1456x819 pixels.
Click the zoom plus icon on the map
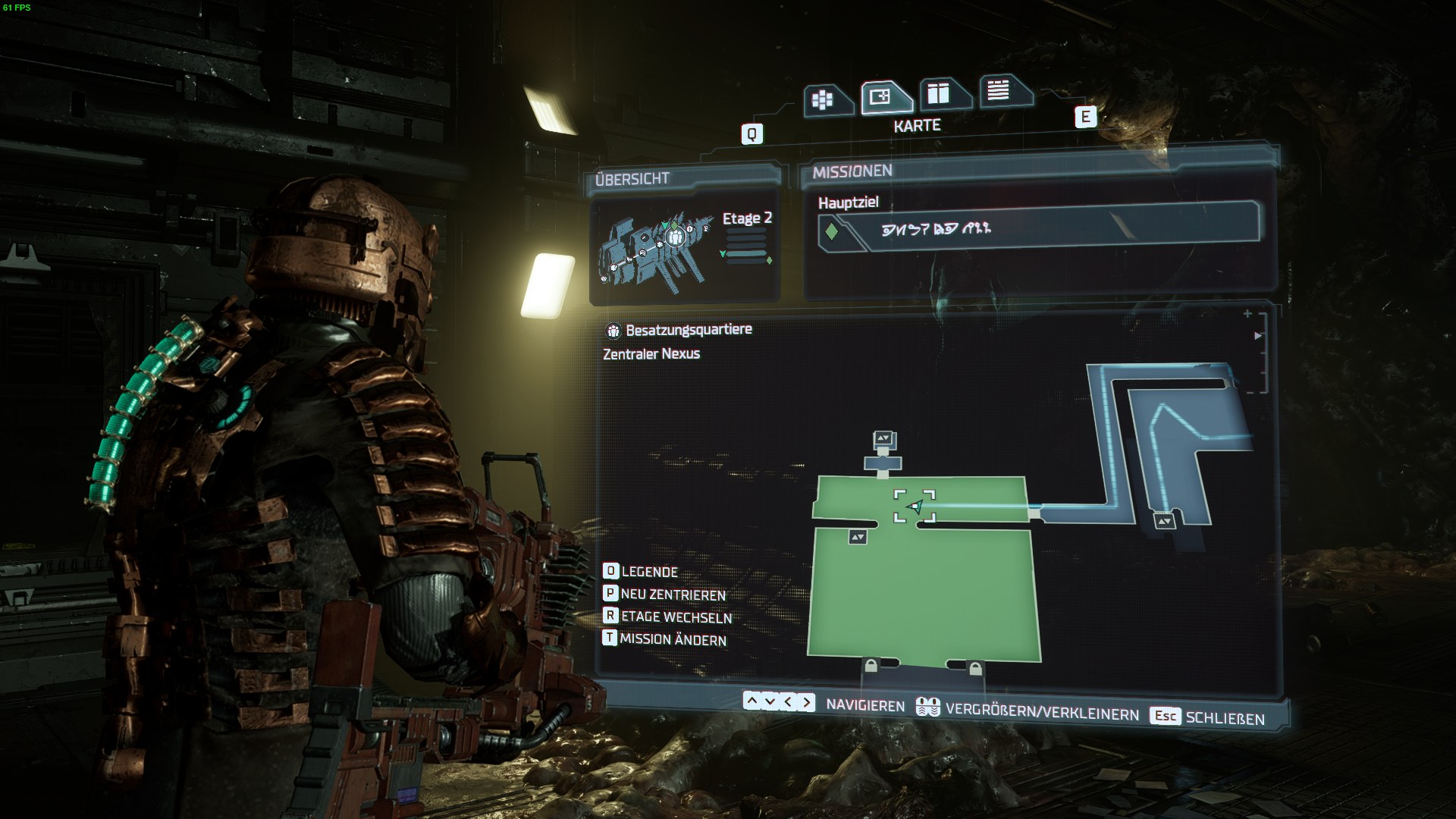point(1249,312)
